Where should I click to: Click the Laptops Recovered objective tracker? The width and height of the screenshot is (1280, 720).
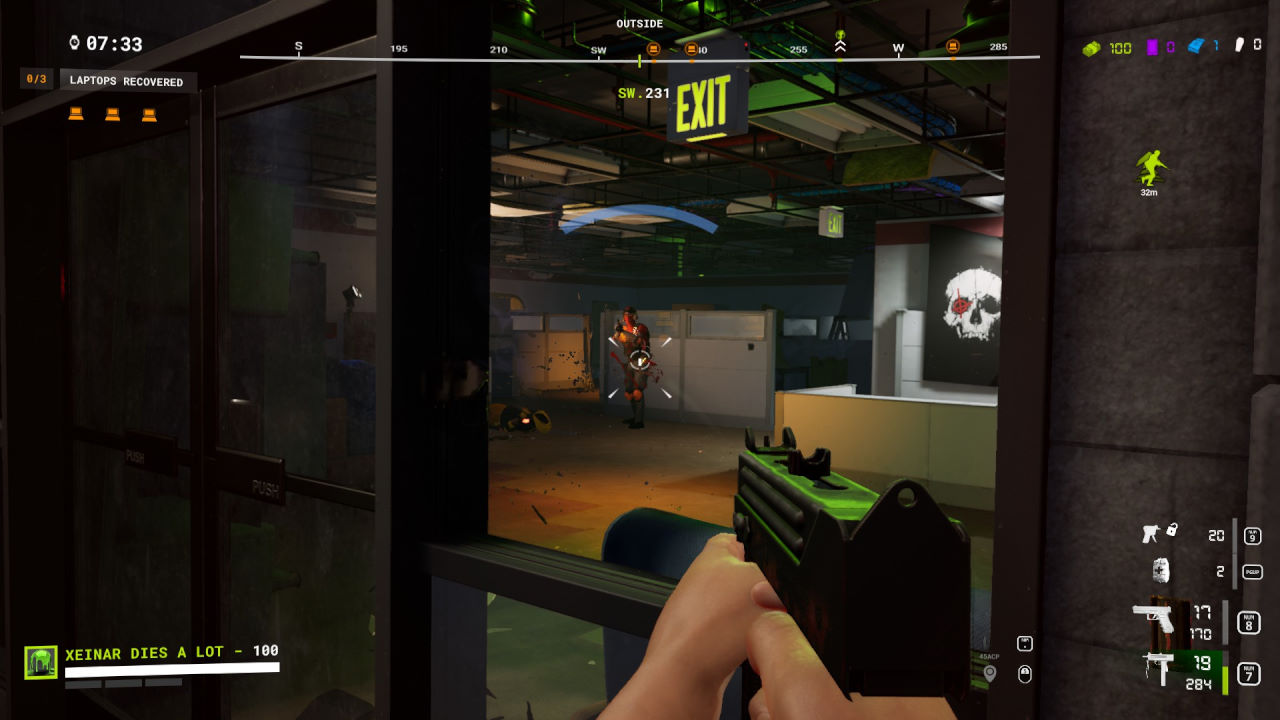pyautogui.click(x=126, y=81)
